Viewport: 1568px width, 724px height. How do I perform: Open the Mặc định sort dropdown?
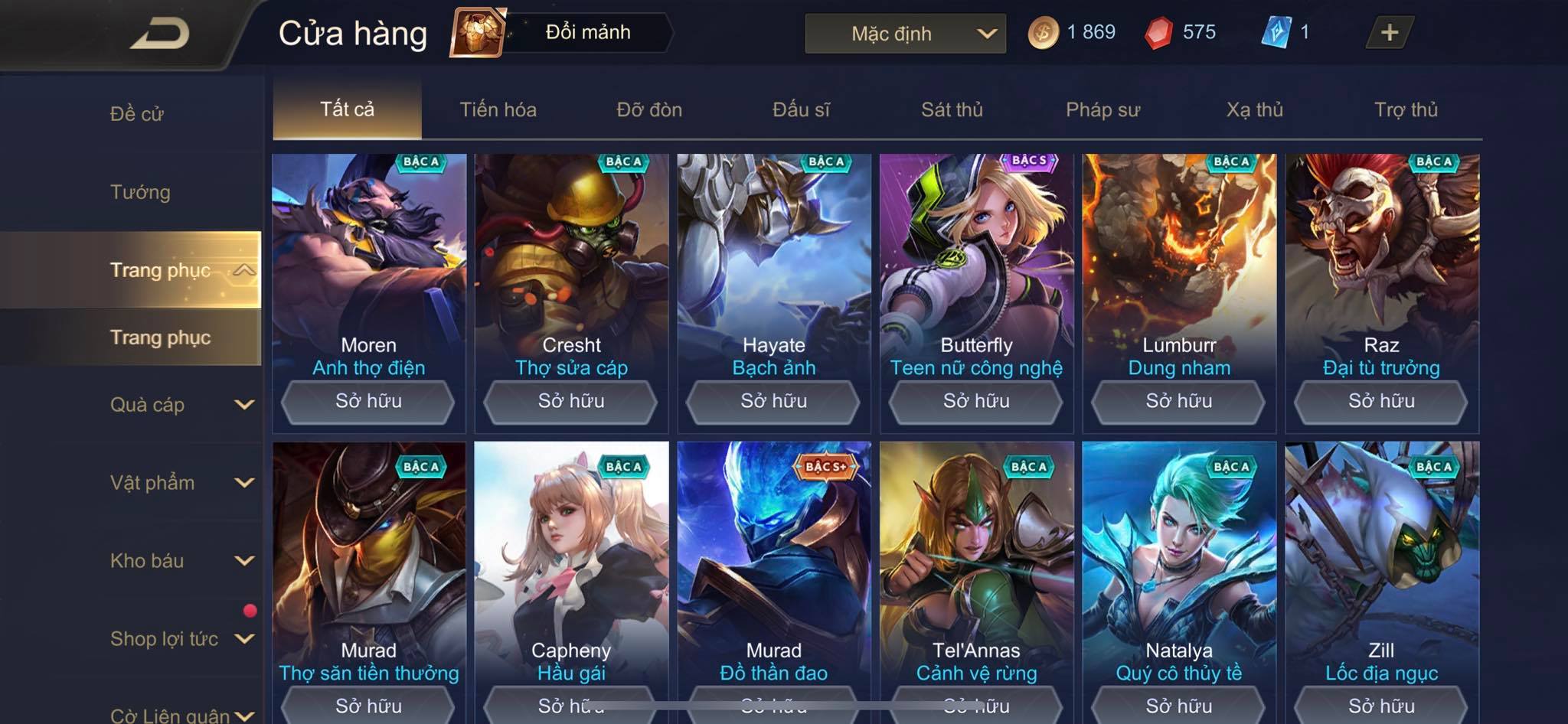(905, 34)
